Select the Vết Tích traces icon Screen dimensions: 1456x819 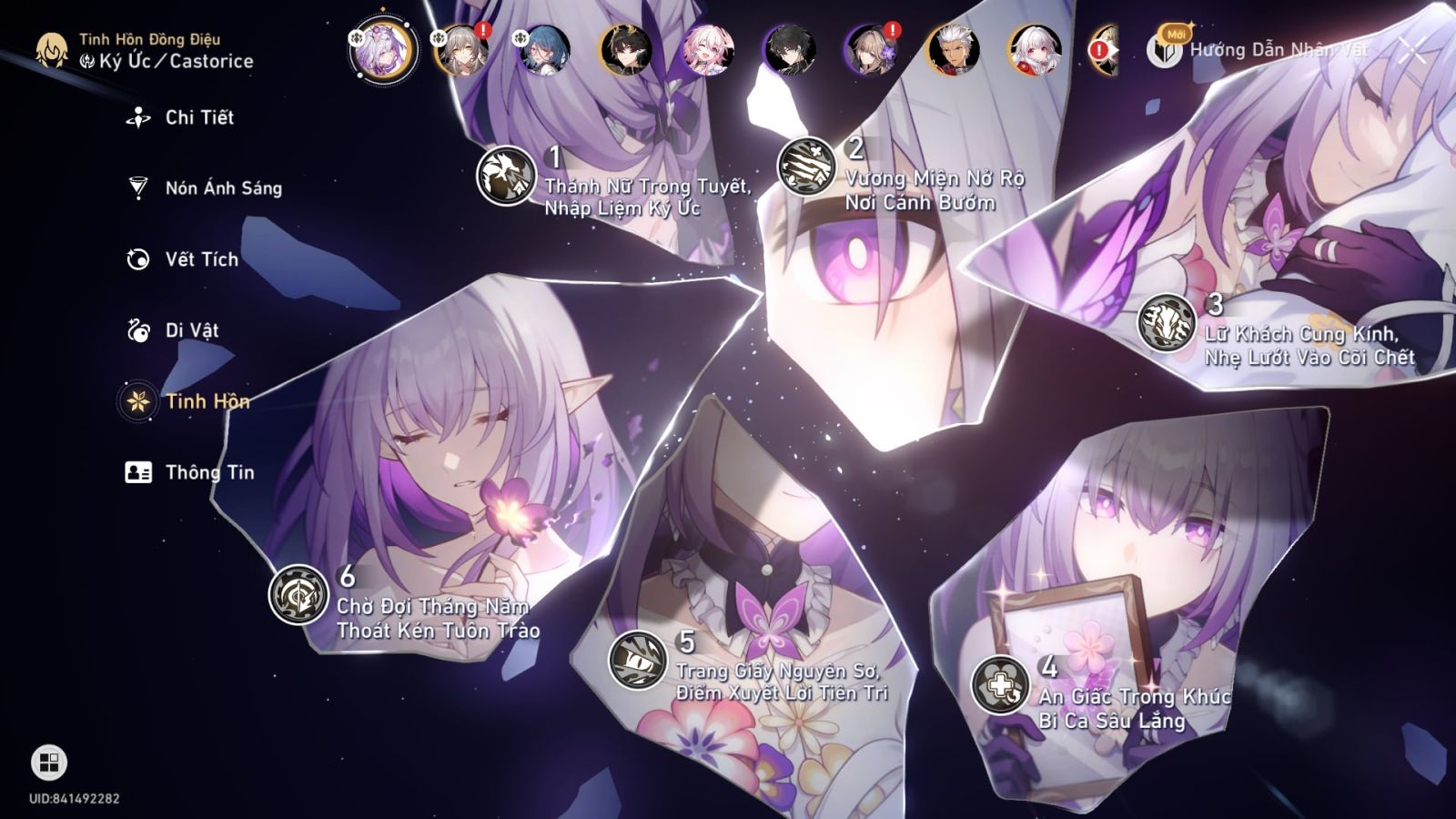(x=136, y=258)
